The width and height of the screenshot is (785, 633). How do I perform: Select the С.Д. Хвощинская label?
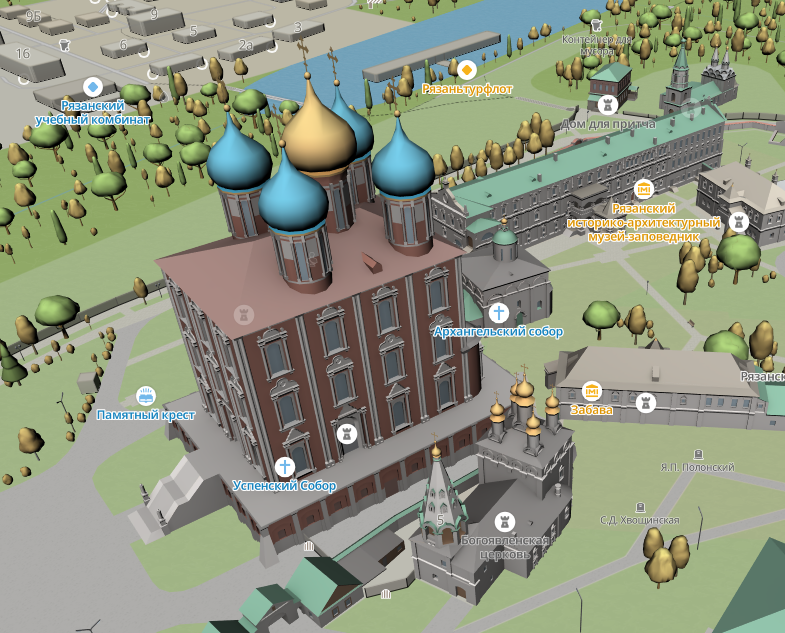tap(639, 520)
